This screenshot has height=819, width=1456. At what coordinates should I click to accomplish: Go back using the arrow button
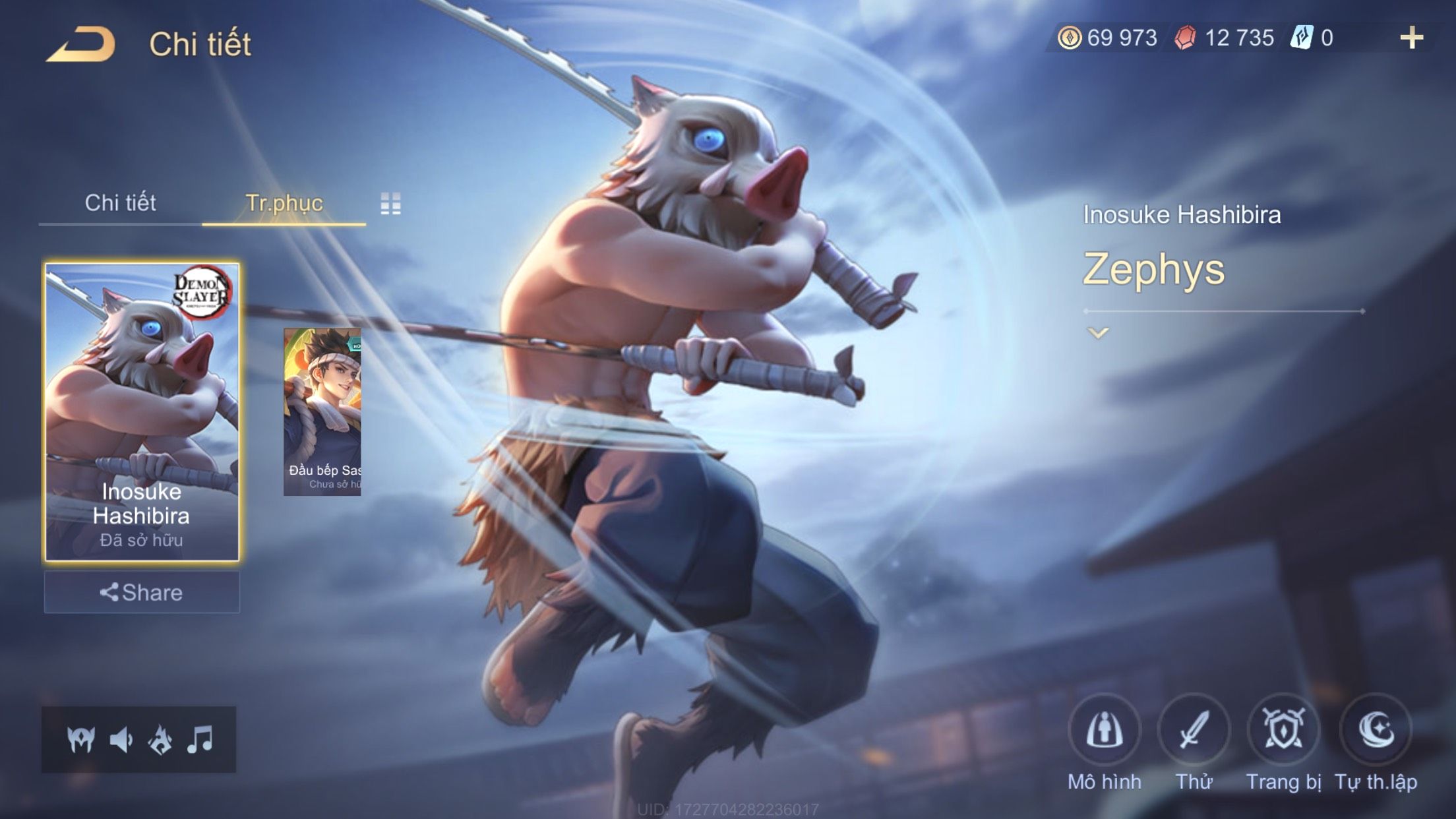pyautogui.click(x=80, y=45)
